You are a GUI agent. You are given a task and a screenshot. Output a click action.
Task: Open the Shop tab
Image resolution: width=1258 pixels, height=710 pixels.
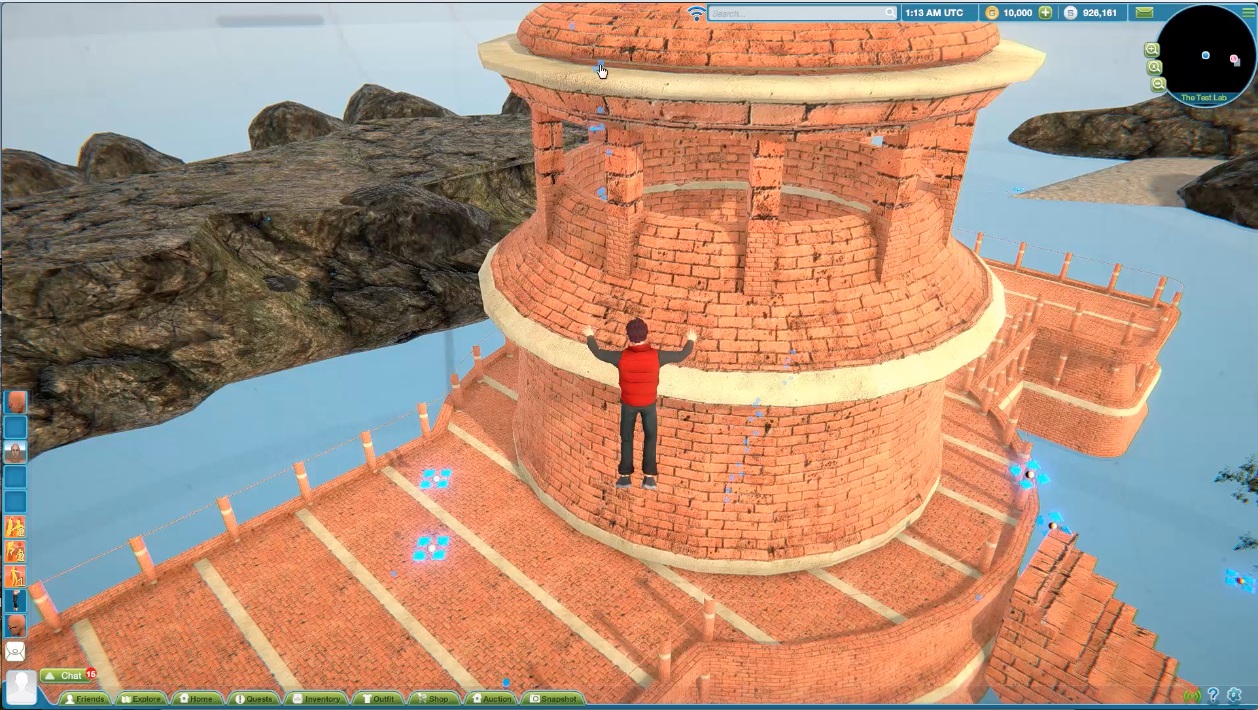432,699
